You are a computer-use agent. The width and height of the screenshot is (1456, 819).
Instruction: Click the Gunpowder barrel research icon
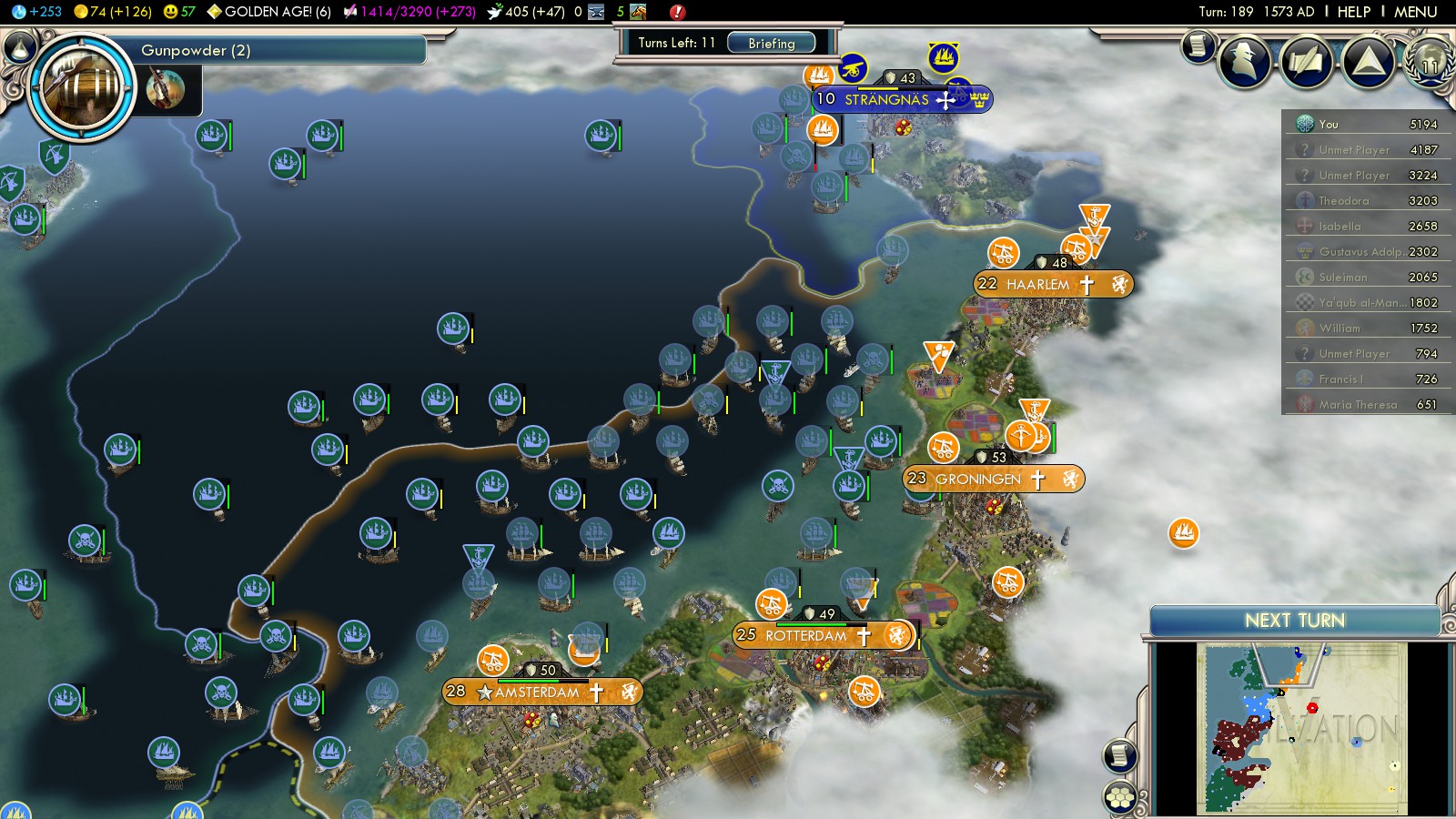[x=82, y=87]
